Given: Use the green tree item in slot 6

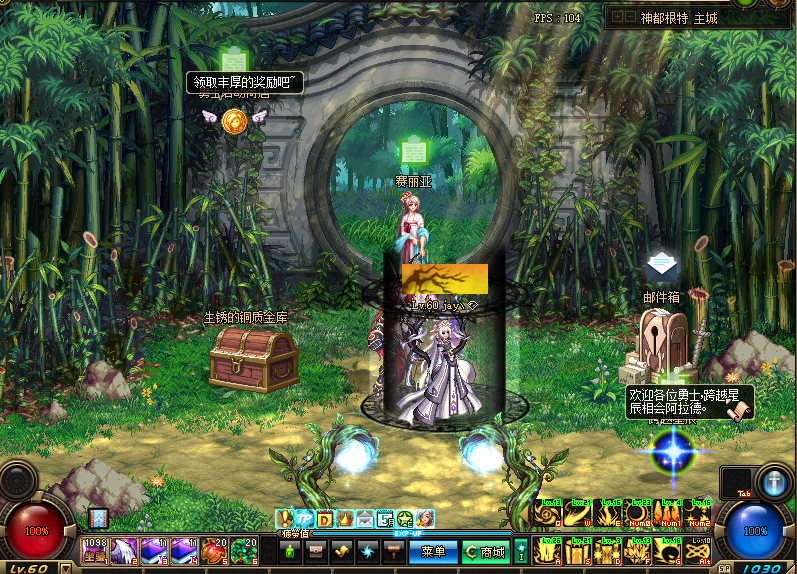Looking at the screenshot, I should (245, 549).
